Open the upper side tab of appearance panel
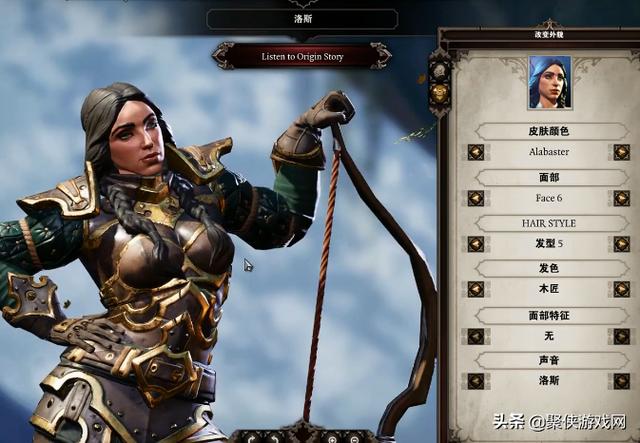The height and width of the screenshot is (443, 640). 437,70
